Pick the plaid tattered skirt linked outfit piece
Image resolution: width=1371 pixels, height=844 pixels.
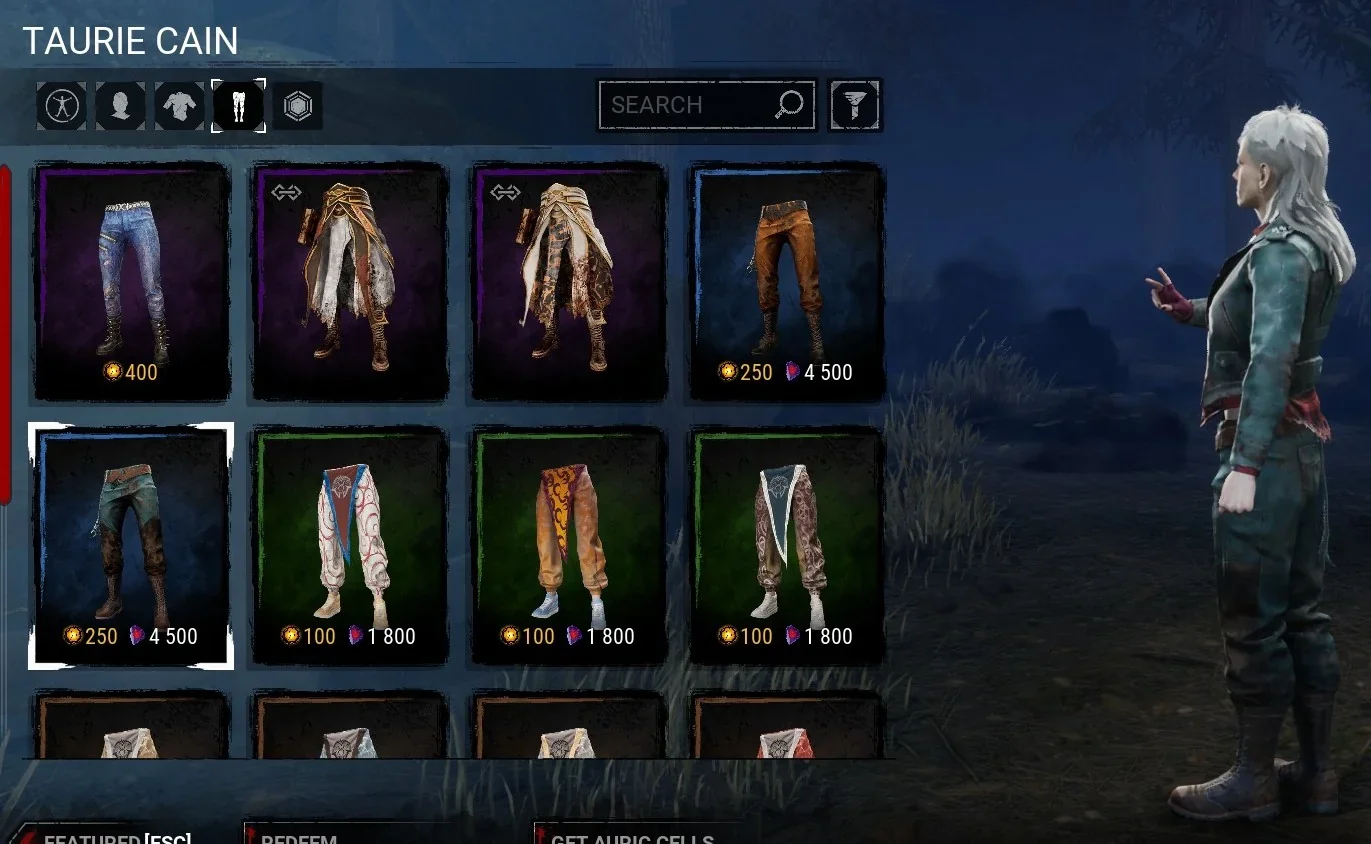point(568,282)
